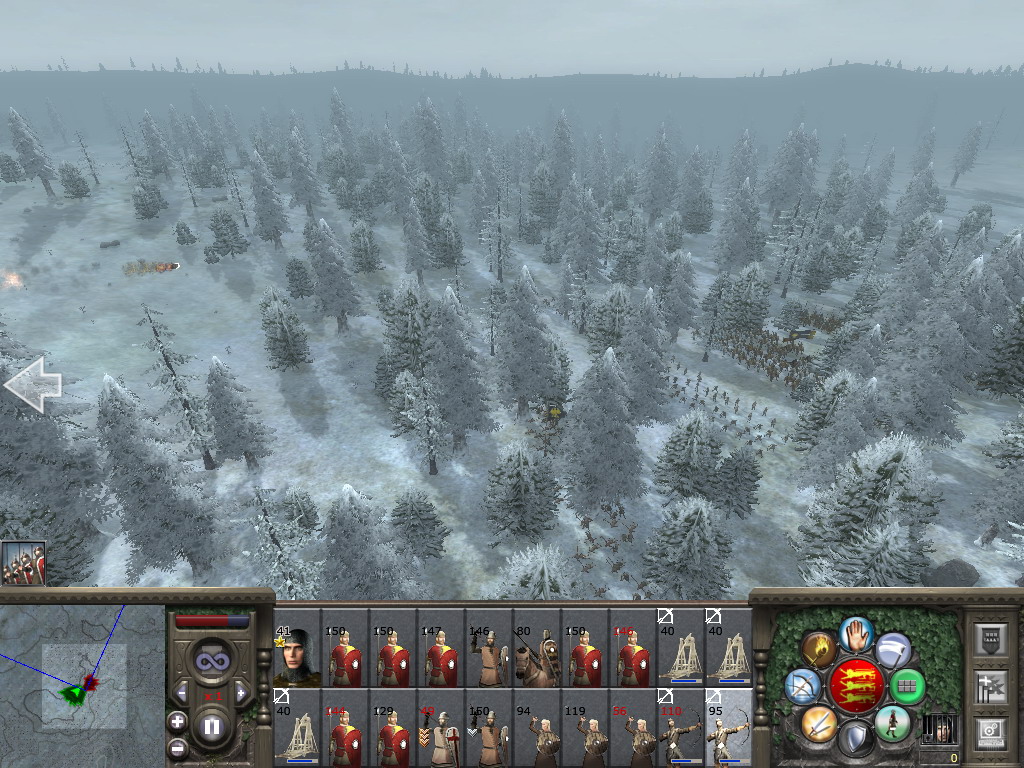Screen dimensions: 1024x768
Task: Activate the halt hand command
Action: [856, 633]
